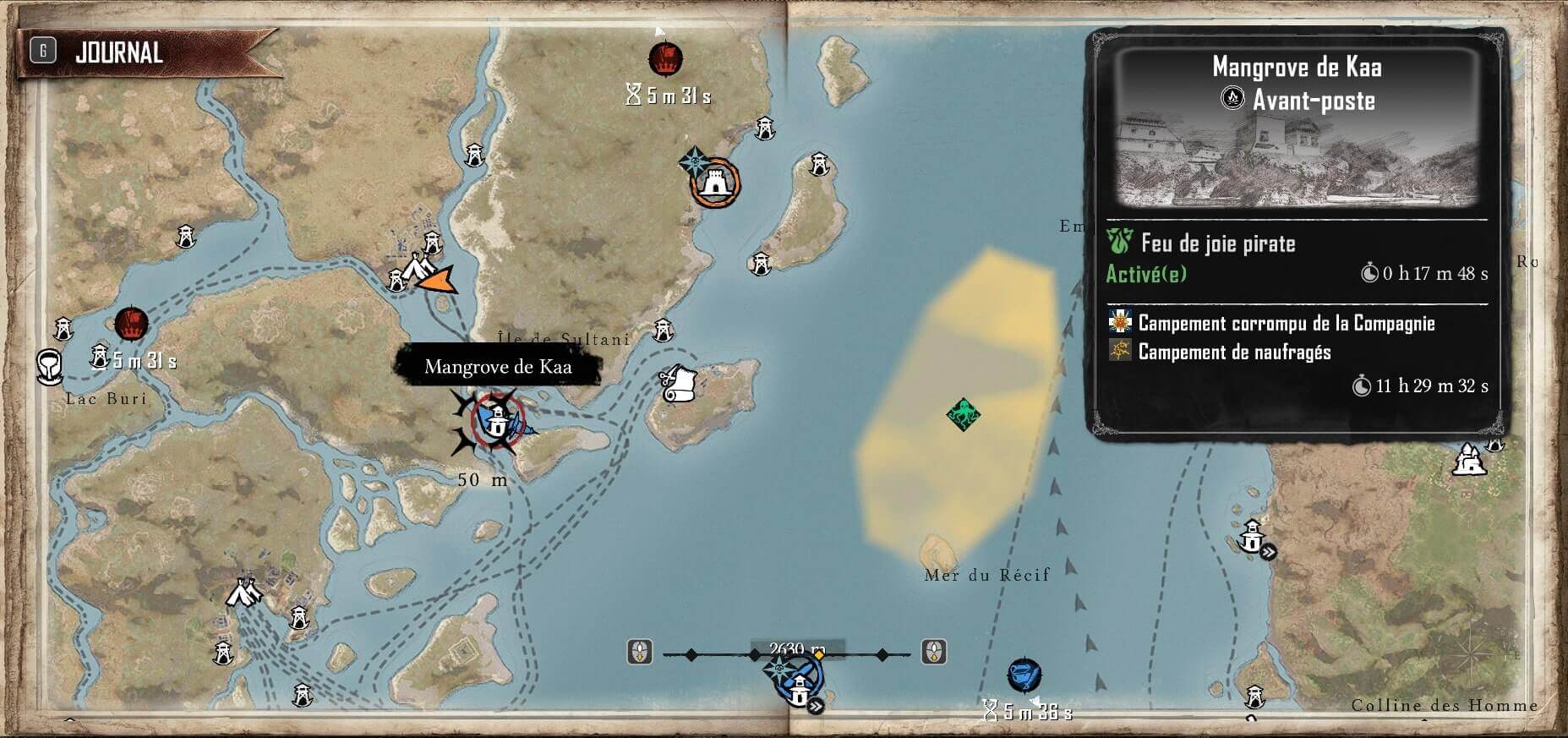The image size is (1568, 738).
Task: Select the orange-ringed fort marker
Action: (x=715, y=182)
